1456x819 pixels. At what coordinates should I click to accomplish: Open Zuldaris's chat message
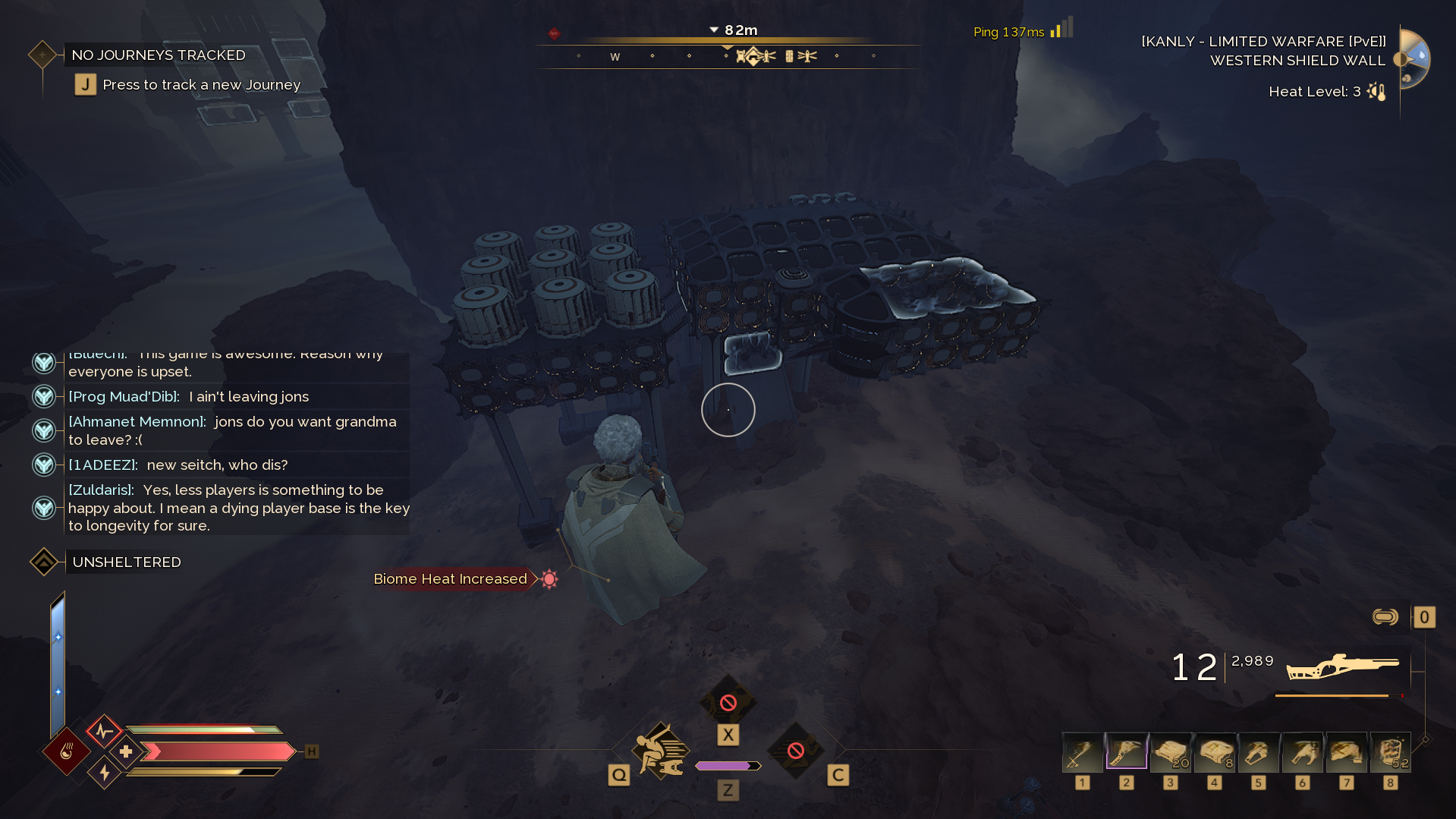pyautogui.click(x=238, y=507)
